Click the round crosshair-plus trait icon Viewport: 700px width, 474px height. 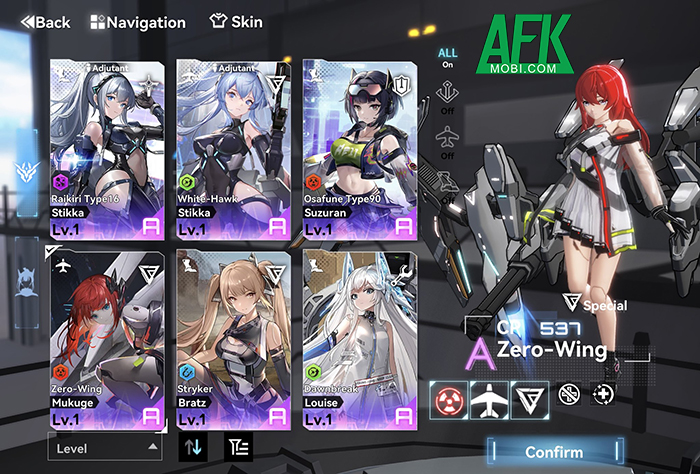(x=604, y=394)
